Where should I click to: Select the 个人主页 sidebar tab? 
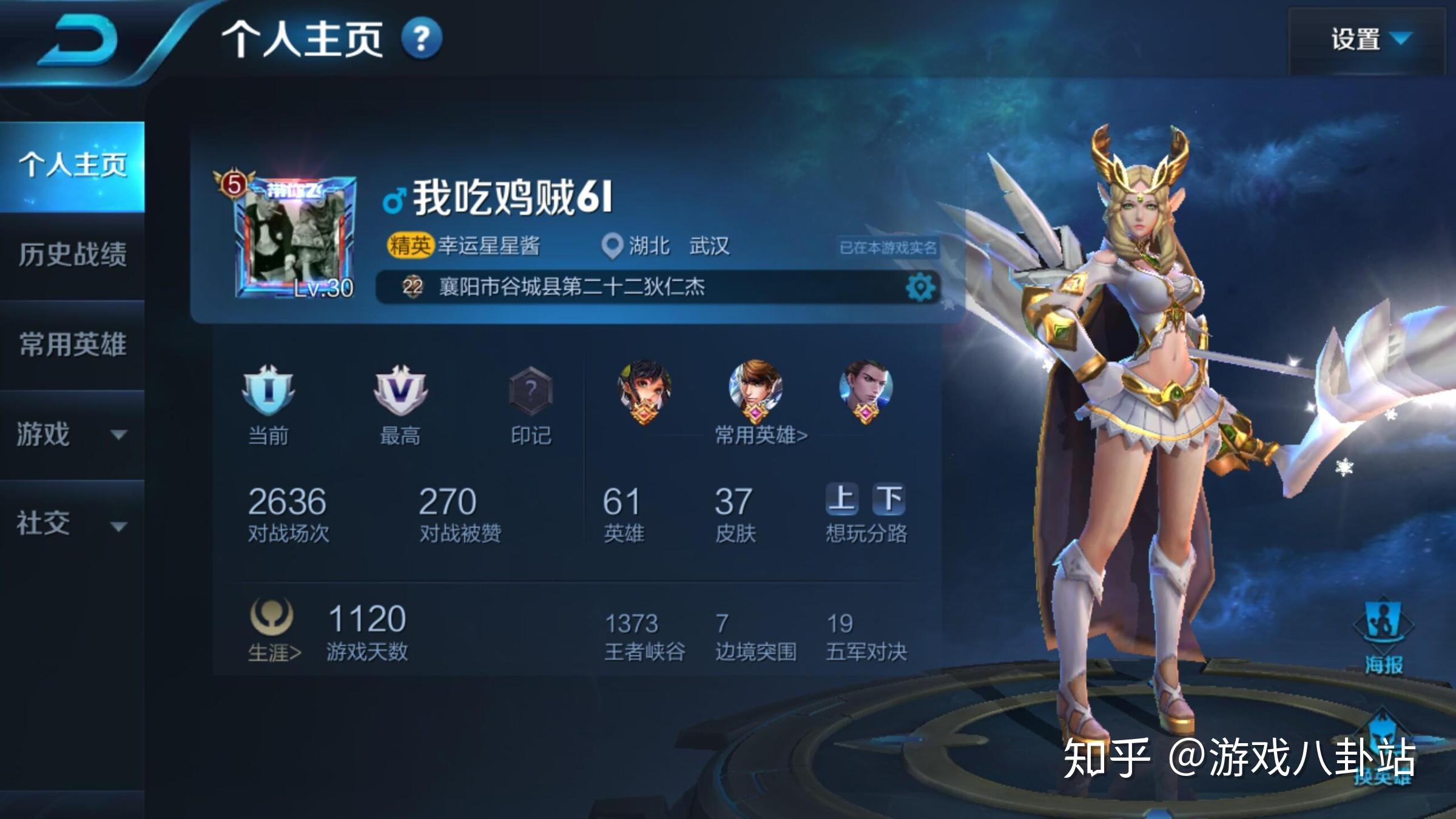72,165
